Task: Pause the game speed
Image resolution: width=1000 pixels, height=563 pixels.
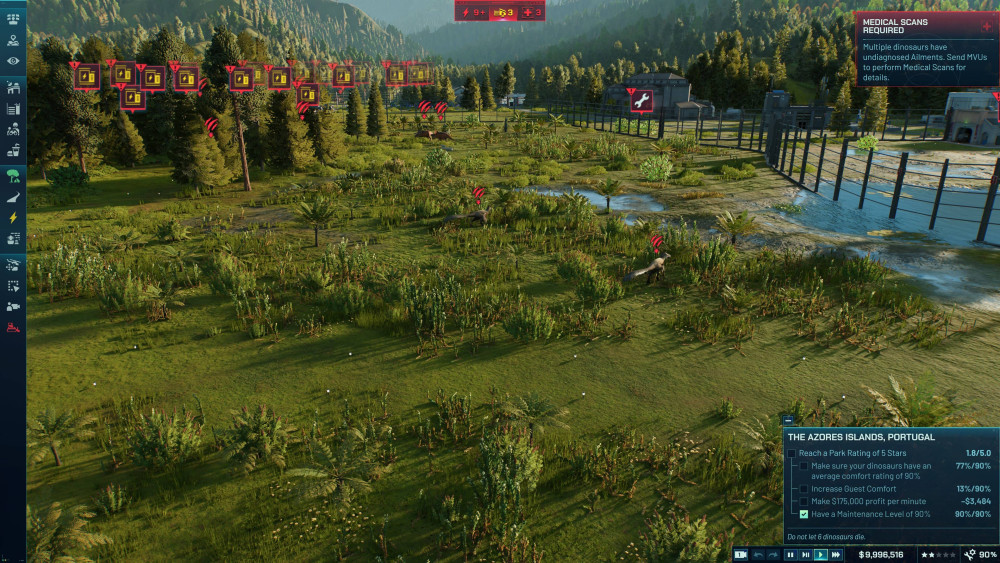Action: [790, 554]
